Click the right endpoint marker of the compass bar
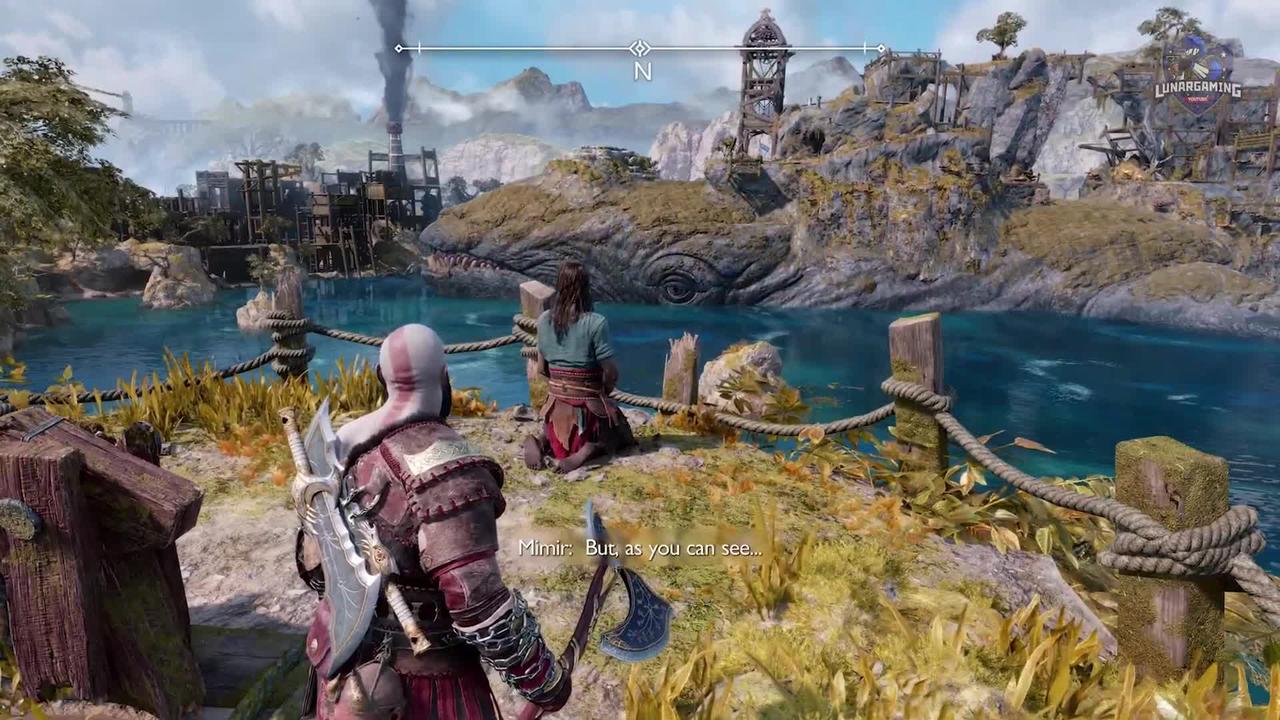The height and width of the screenshot is (720, 1280). (879, 48)
